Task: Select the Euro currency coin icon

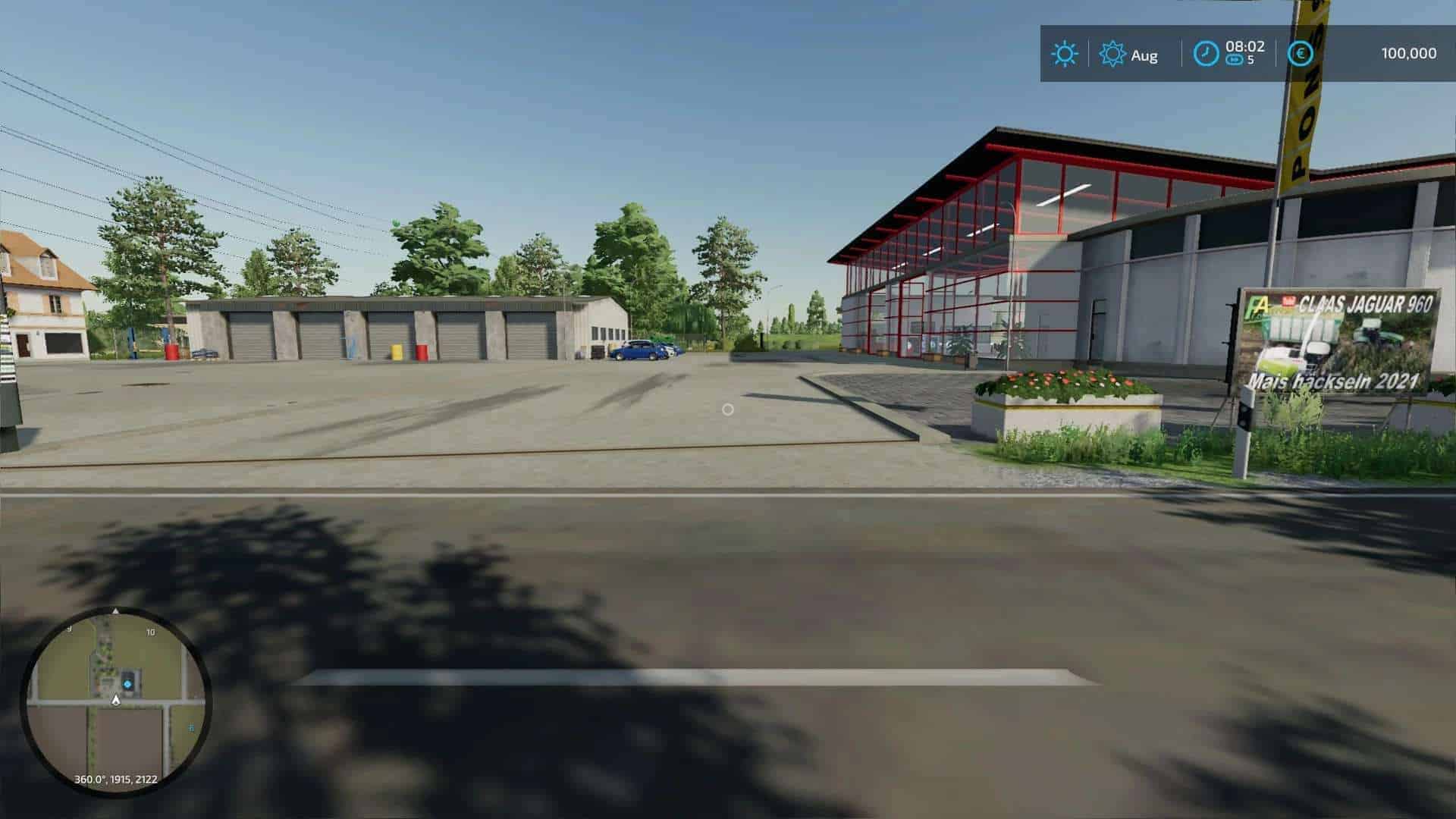Action: [x=1301, y=54]
